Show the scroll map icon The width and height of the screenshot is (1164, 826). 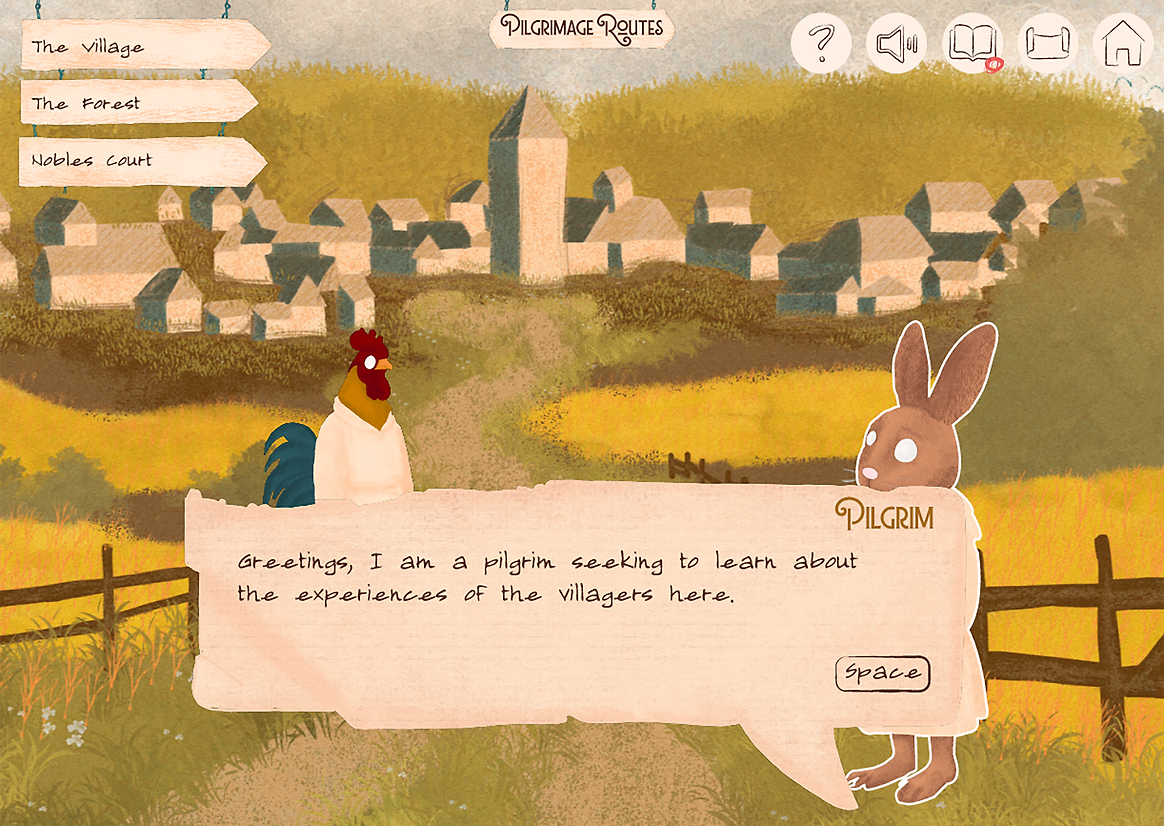pyautogui.click(x=1047, y=43)
